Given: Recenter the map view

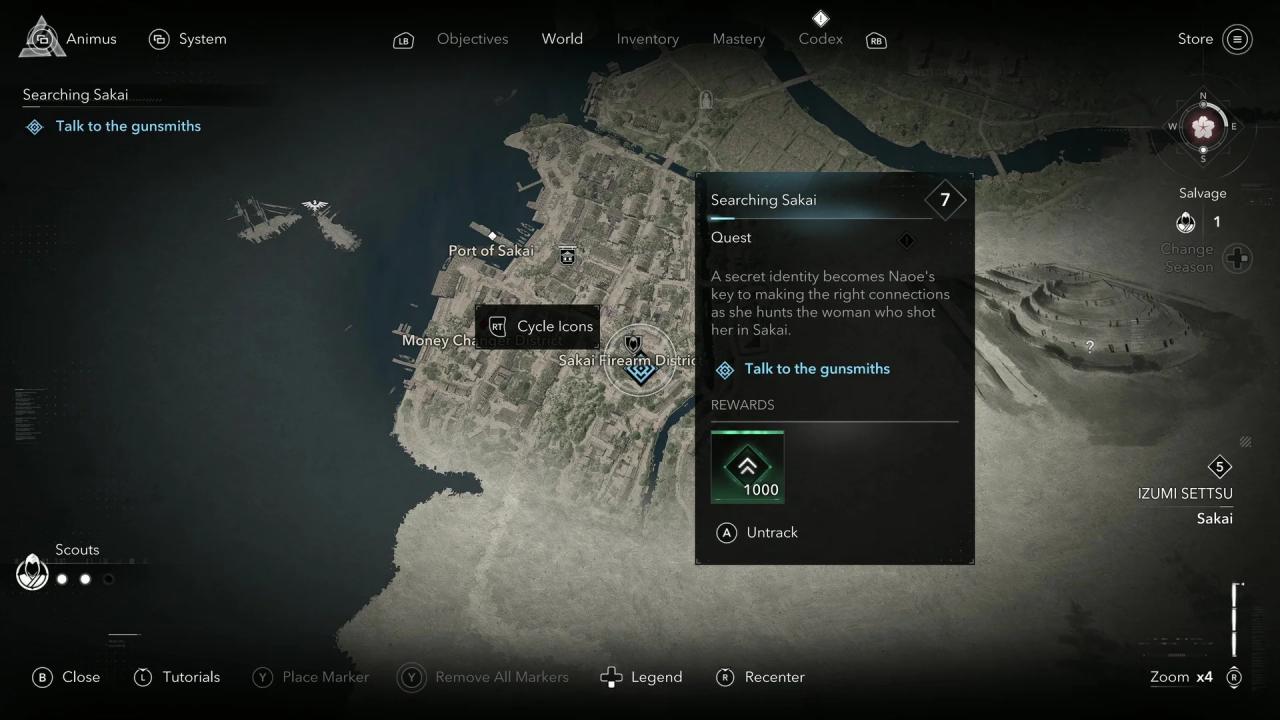Looking at the screenshot, I should (x=761, y=677).
